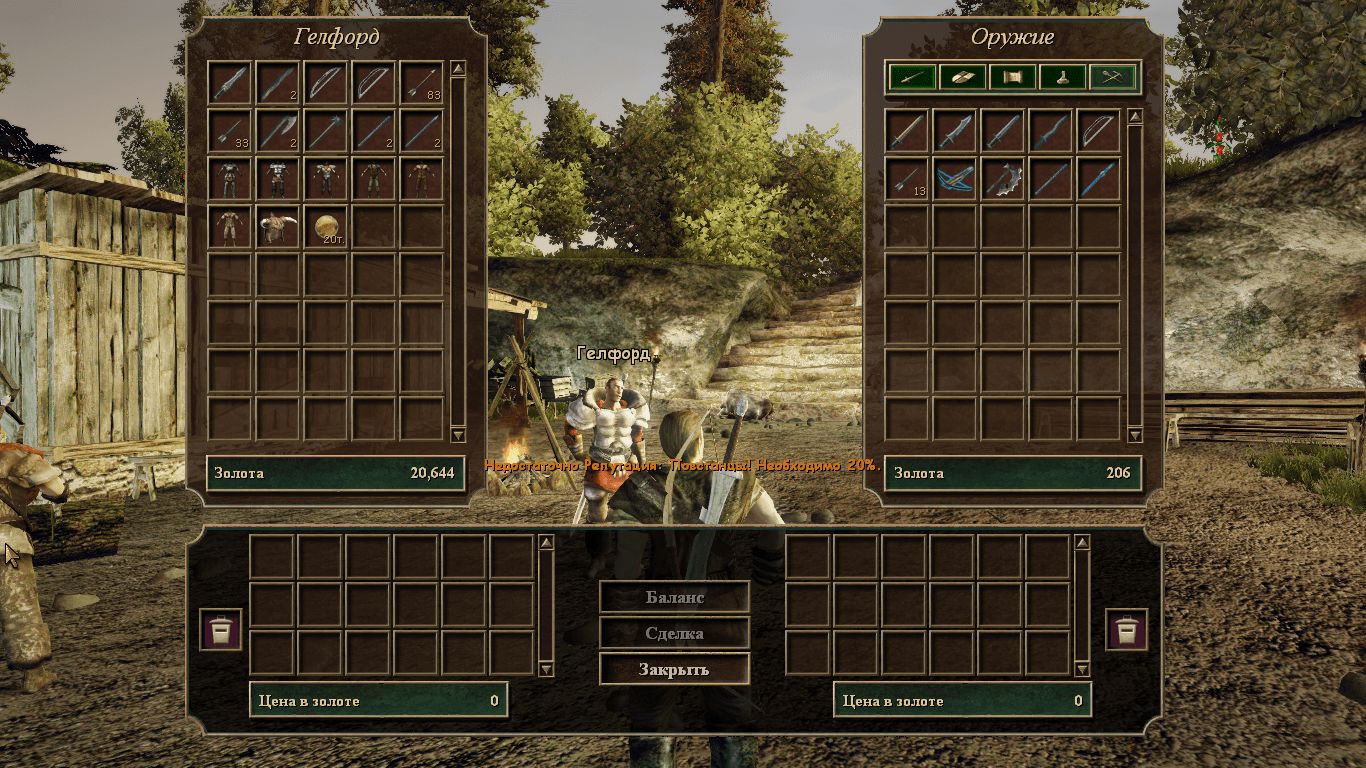Switch to the potions flask tab

(x=1063, y=76)
